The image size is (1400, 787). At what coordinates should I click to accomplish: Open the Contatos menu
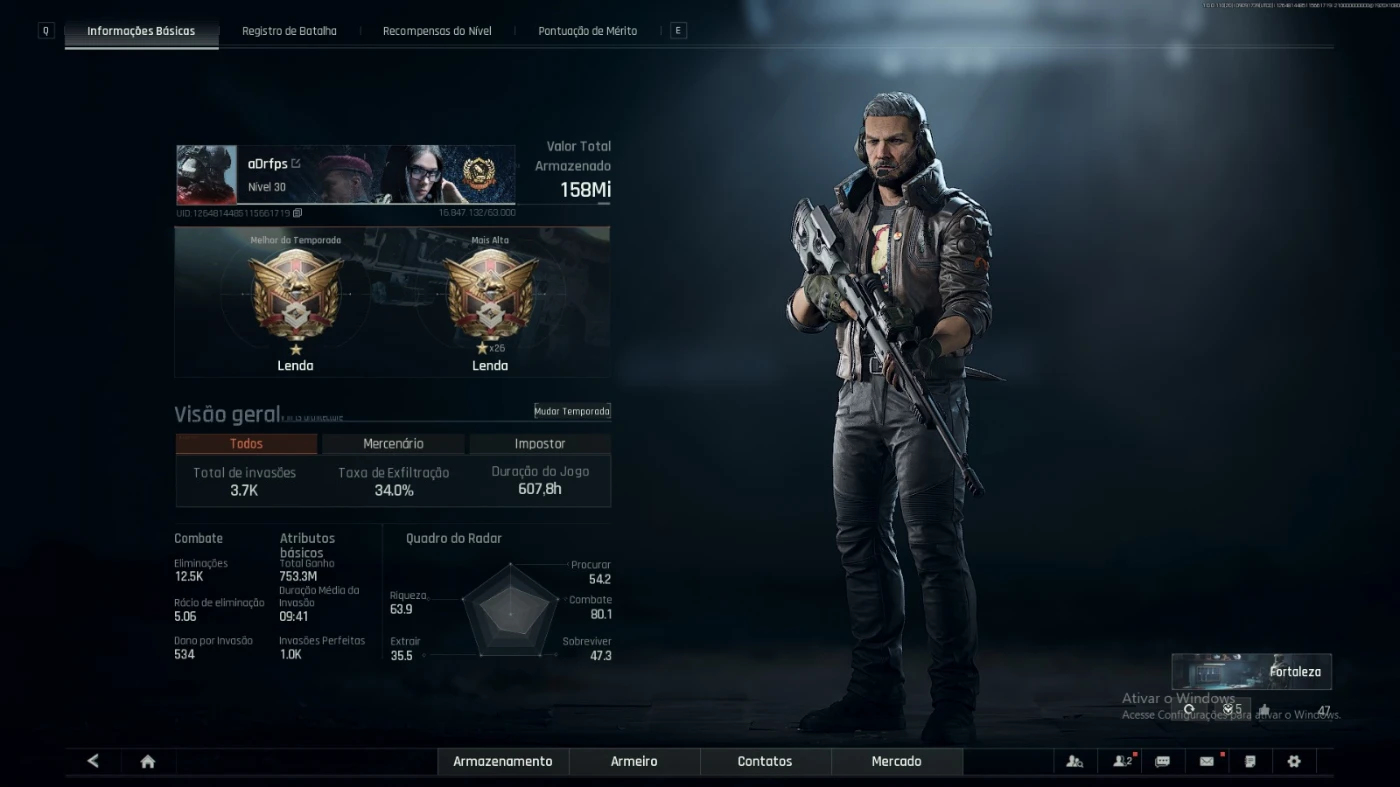click(765, 761)
